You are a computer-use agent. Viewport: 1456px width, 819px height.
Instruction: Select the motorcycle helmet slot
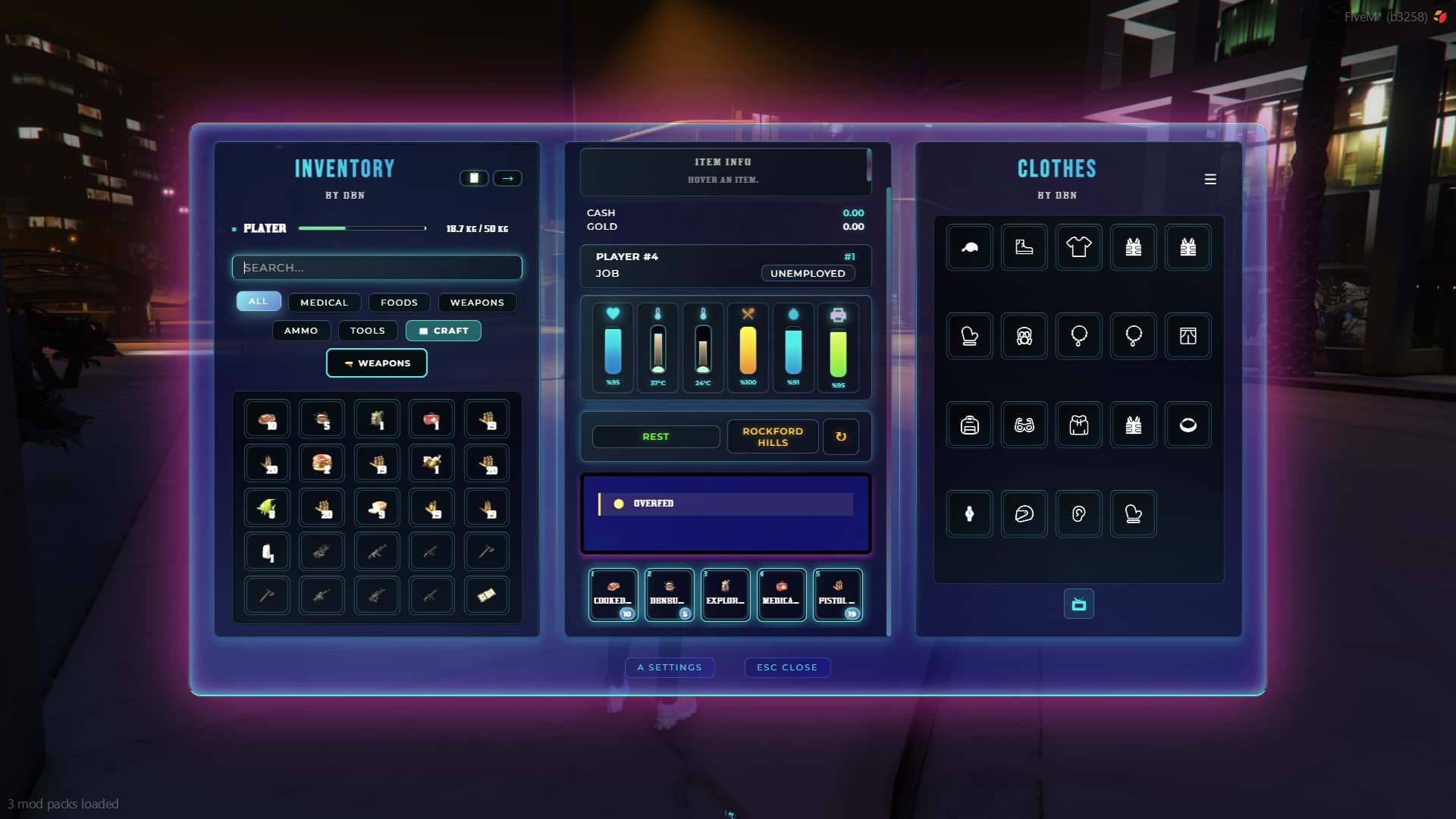point(1024,513)
